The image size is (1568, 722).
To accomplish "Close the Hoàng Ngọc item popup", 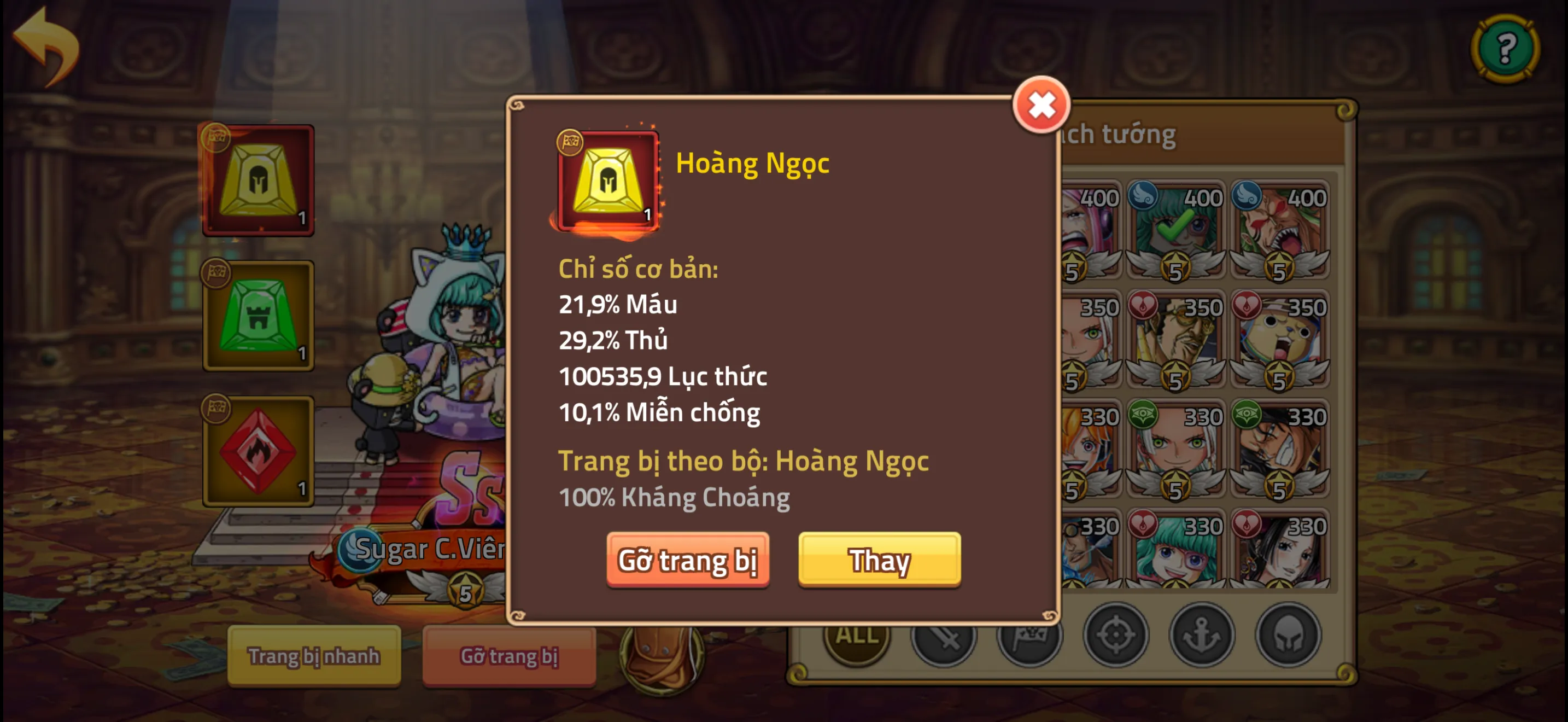I will (x=1041, y=106).
